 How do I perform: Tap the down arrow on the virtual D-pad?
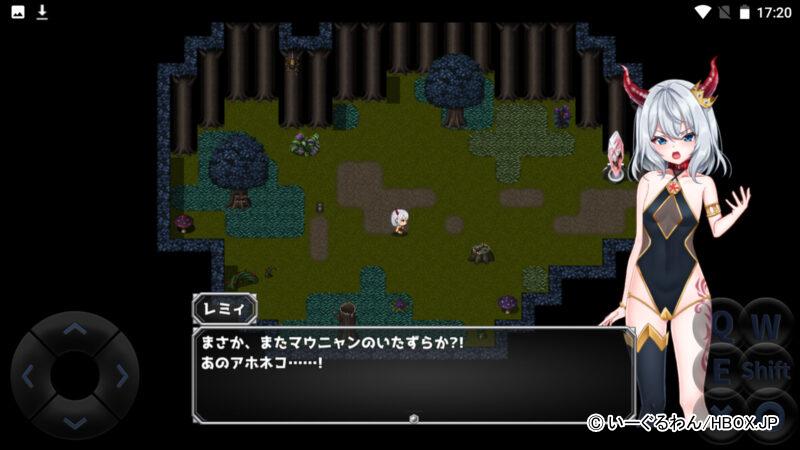tap(74, 422)
